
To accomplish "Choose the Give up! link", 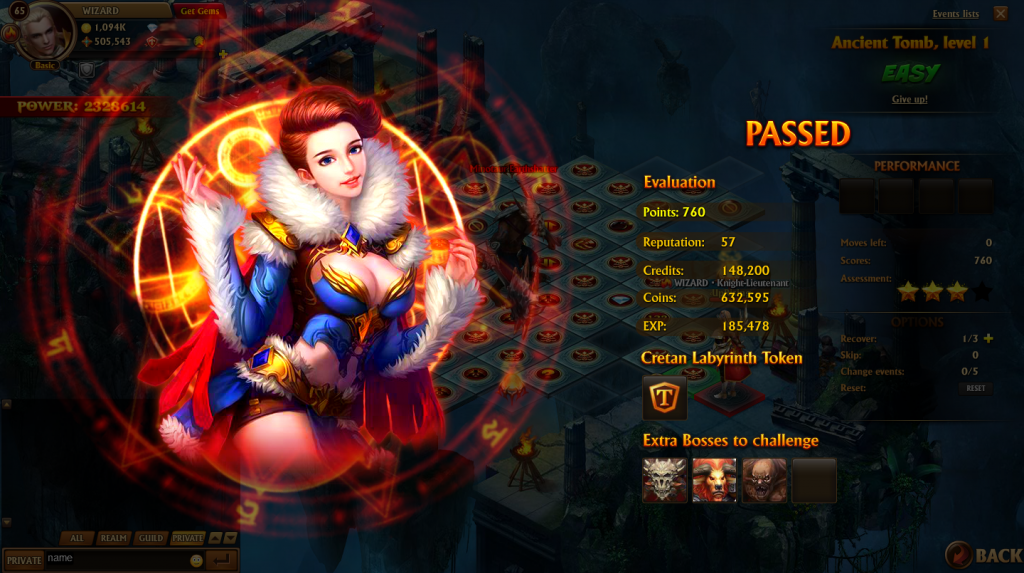I will [909, 99].
